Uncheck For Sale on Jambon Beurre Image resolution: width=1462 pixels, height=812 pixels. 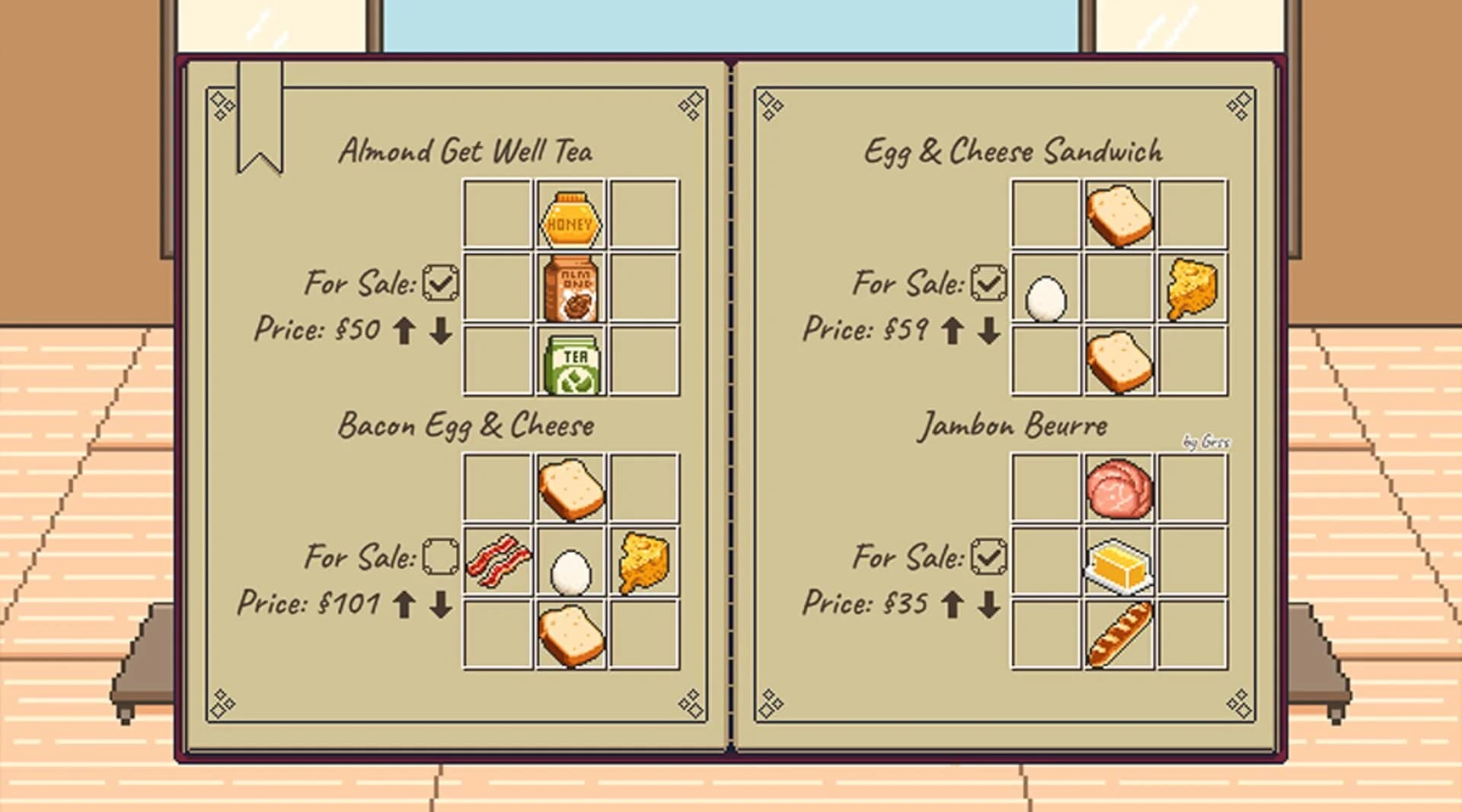point(988,556)
